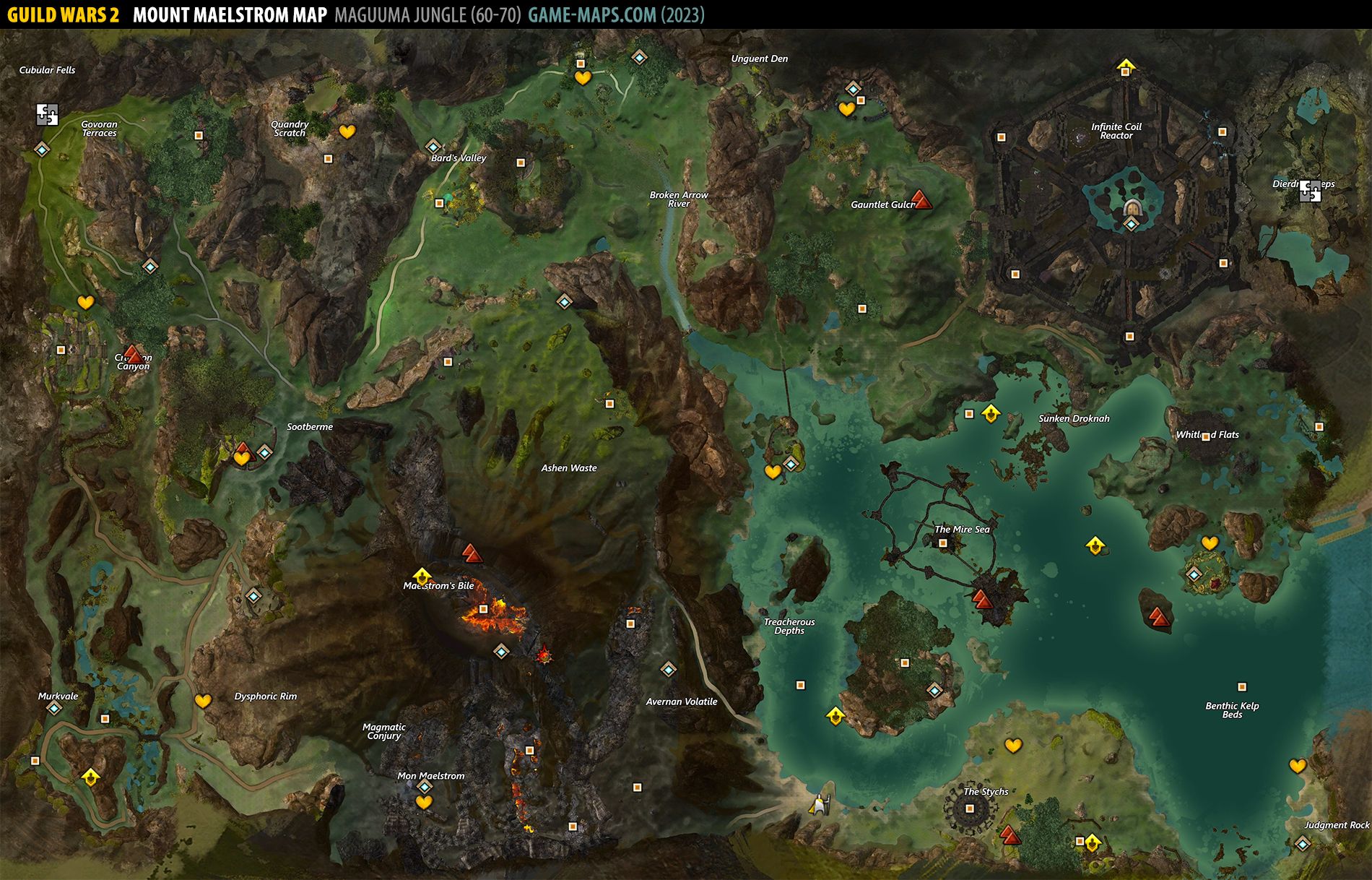
Task: Open the dungeon gate icon in Infinite Coil Reactor
Action: click(1132, 207)
